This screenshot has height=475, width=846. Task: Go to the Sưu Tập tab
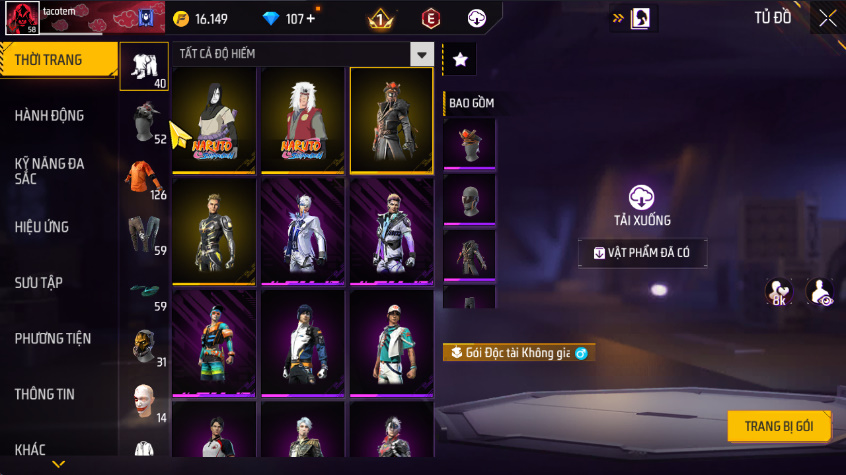(x=39, y=283)
